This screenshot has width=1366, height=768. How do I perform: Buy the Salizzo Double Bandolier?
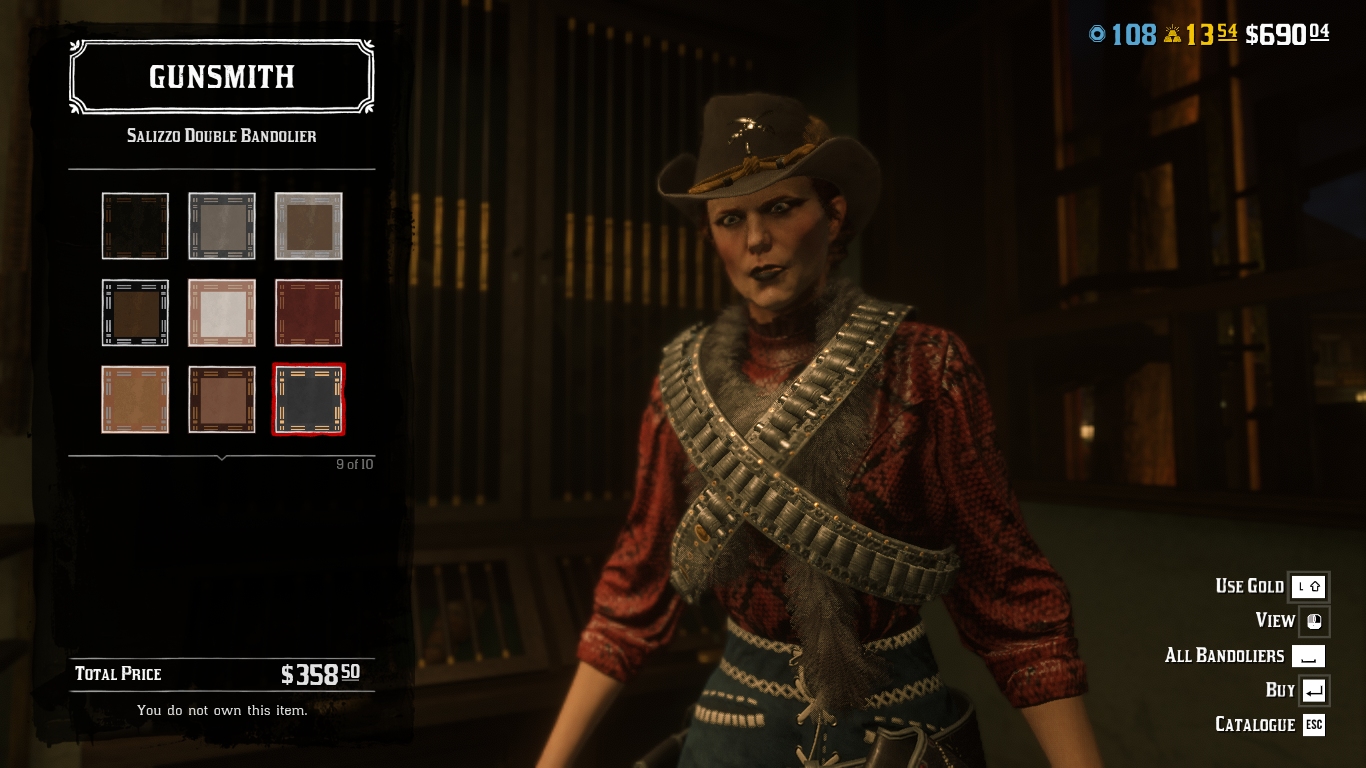pyautogui.click(x=1281, y=690)
